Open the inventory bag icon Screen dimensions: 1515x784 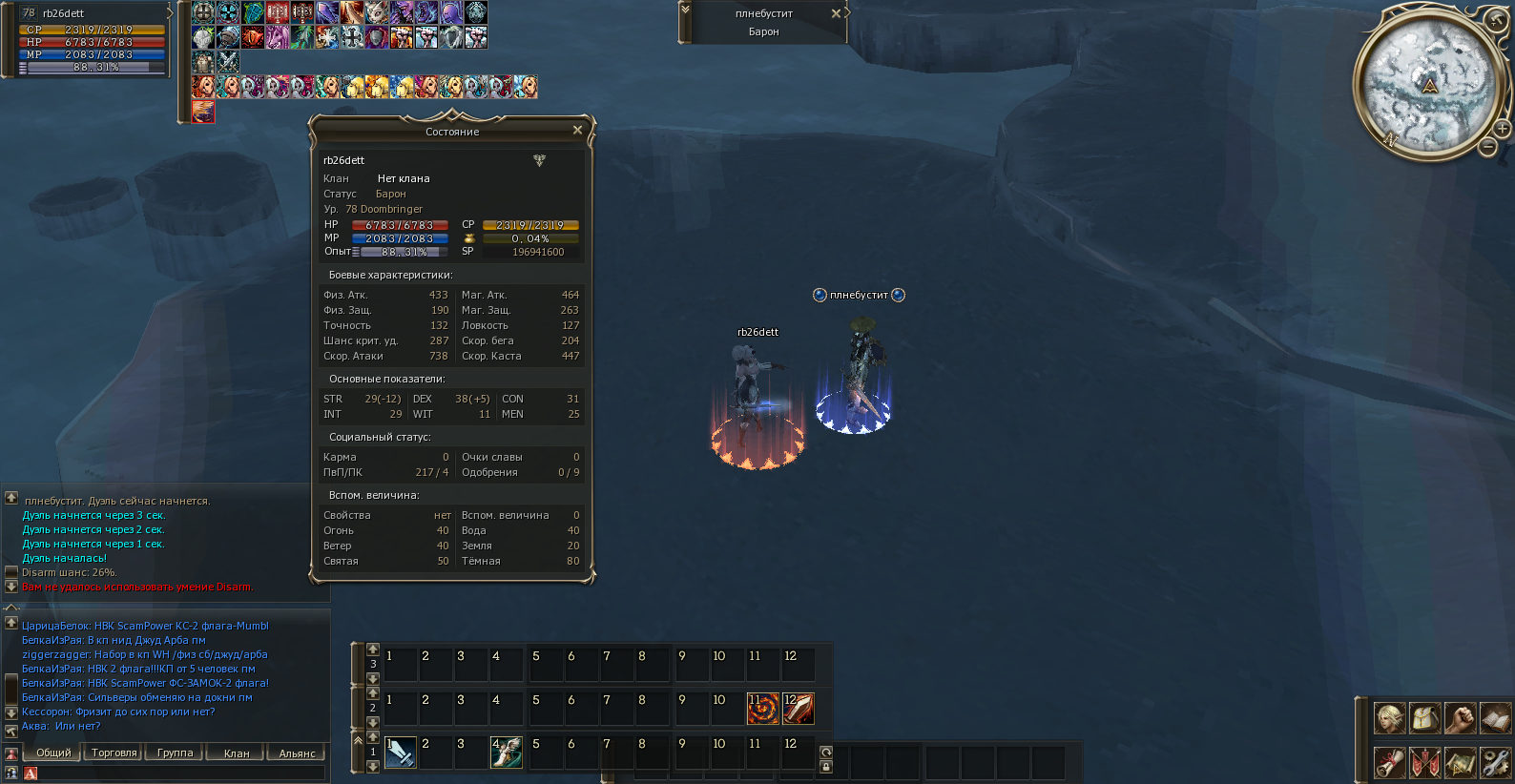[1424, 718]
